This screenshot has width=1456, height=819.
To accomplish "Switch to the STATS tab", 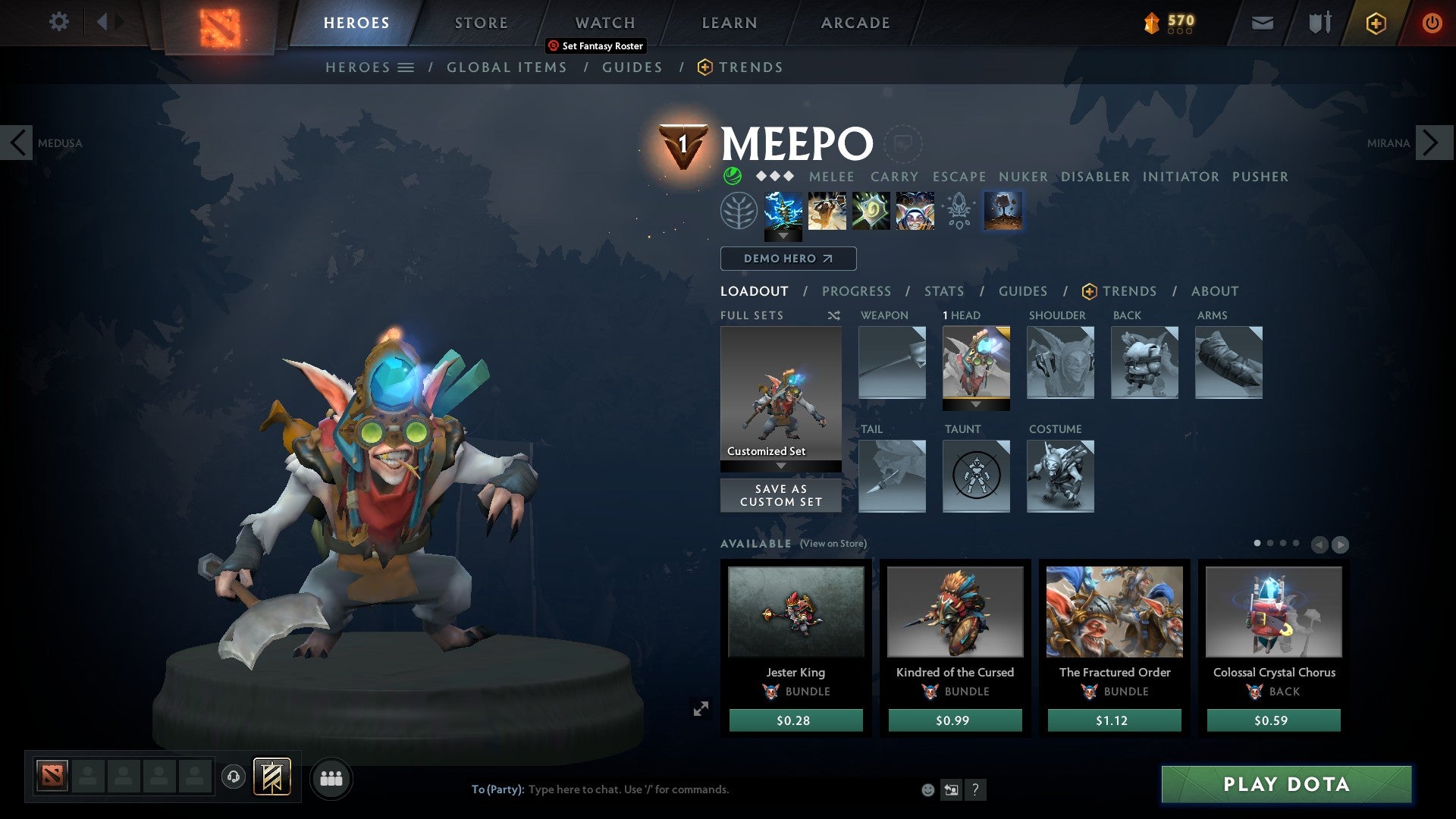I will click(943, 291).
